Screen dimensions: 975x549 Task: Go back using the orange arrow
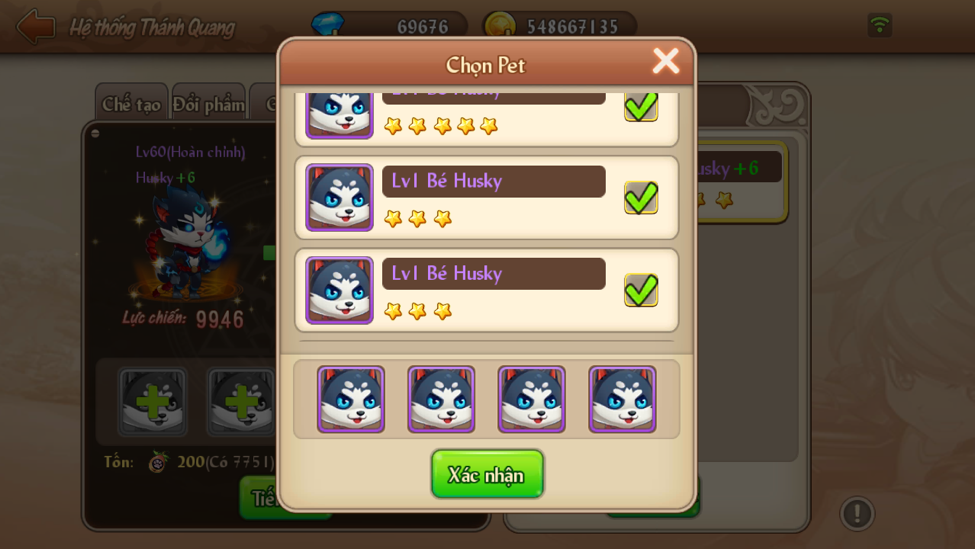click(35, 27)
